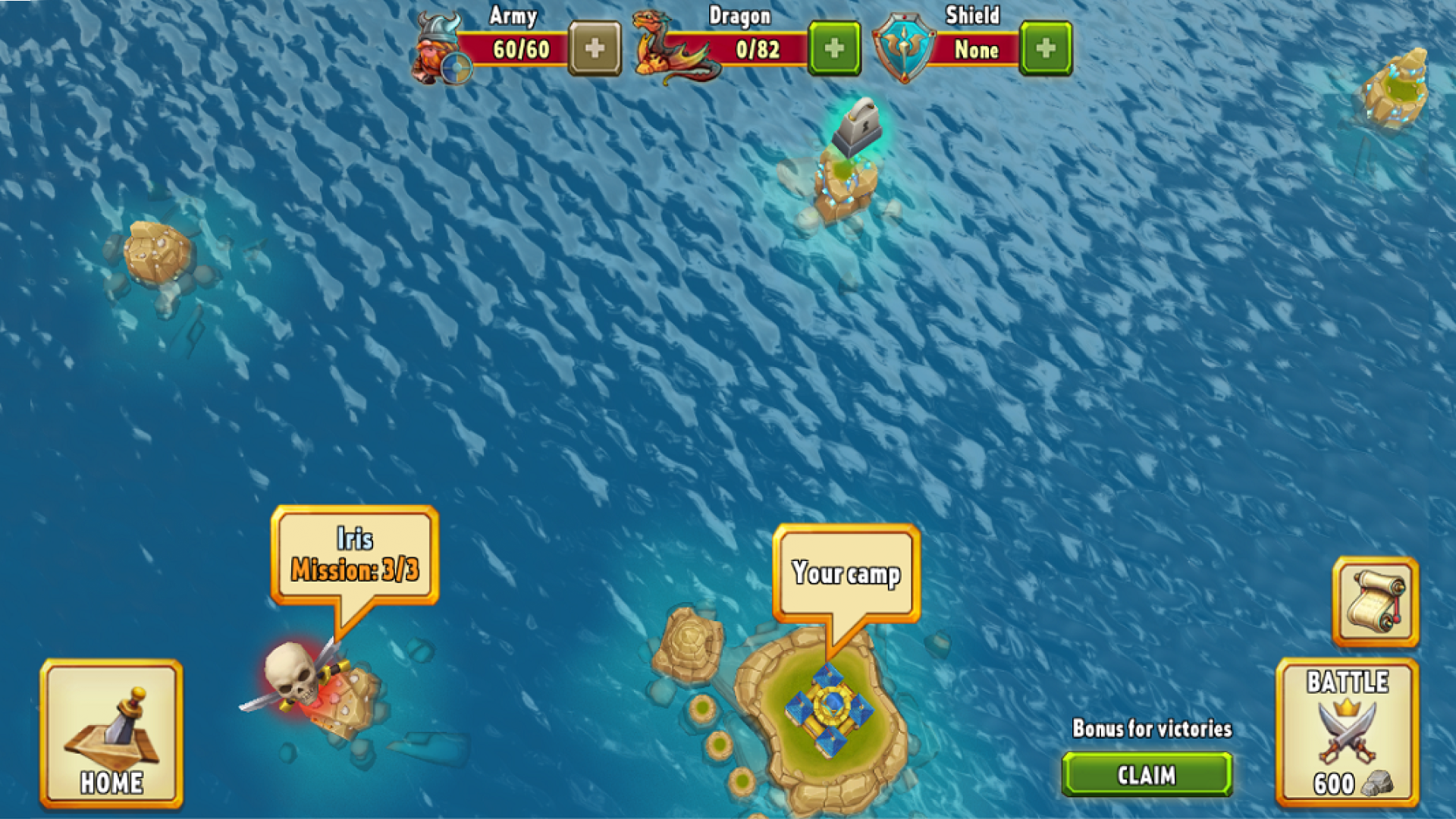Click the padlock on the locked island
Viewport: 1456px width, 819px height.
point(855,127)
